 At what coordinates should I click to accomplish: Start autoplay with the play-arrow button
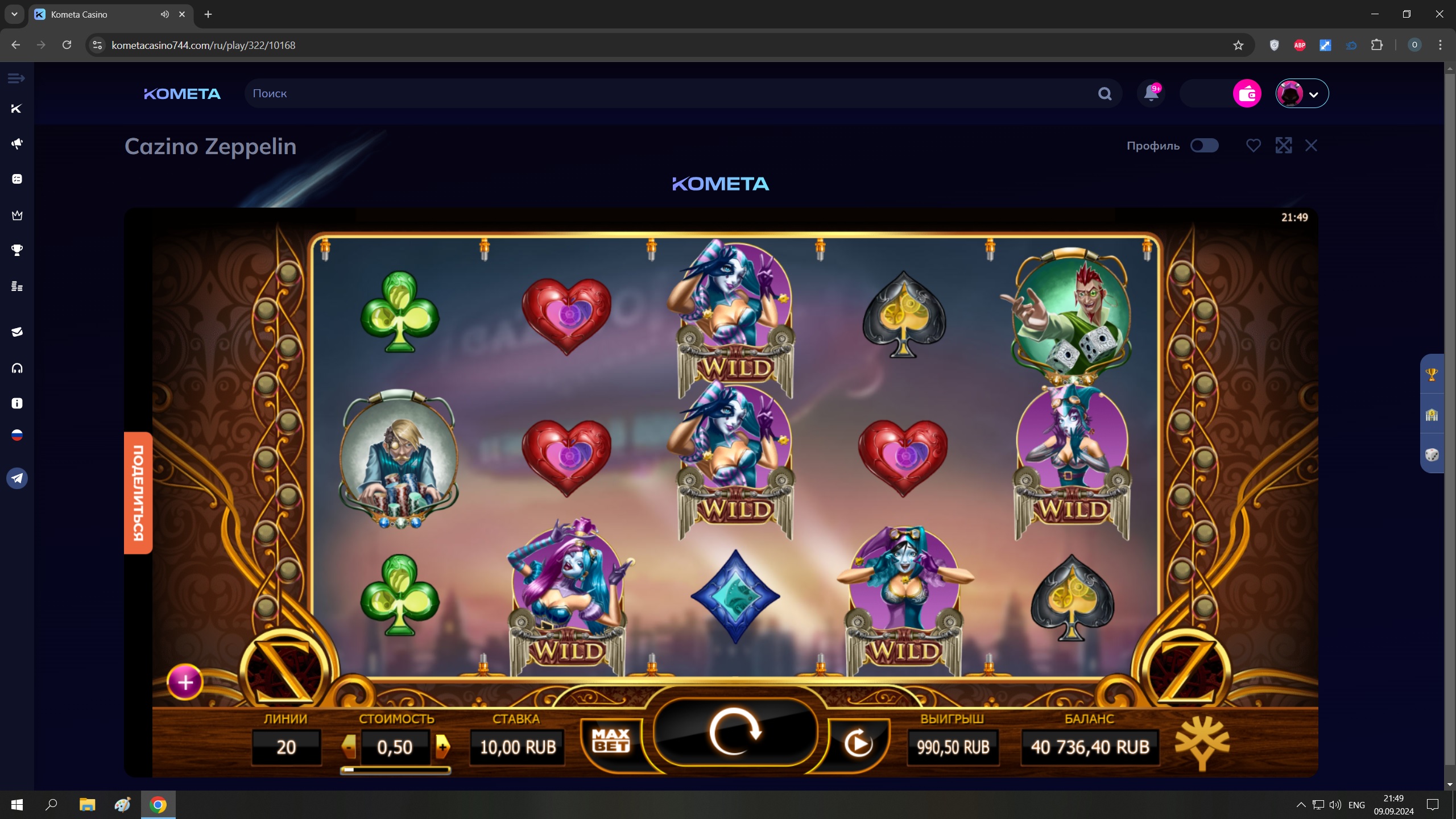(x=858, y=742)
